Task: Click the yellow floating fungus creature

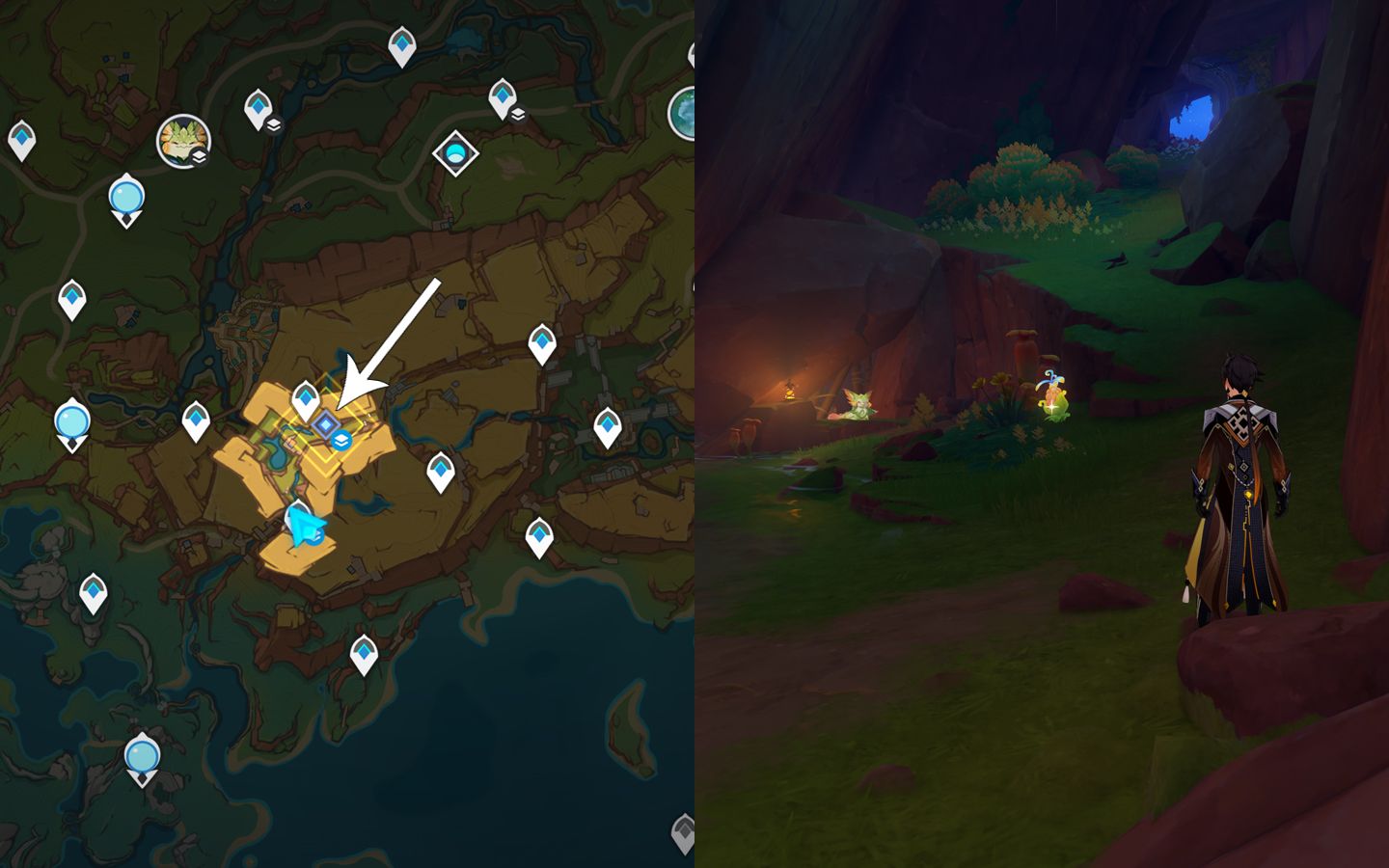Action: click(1053, 395)
